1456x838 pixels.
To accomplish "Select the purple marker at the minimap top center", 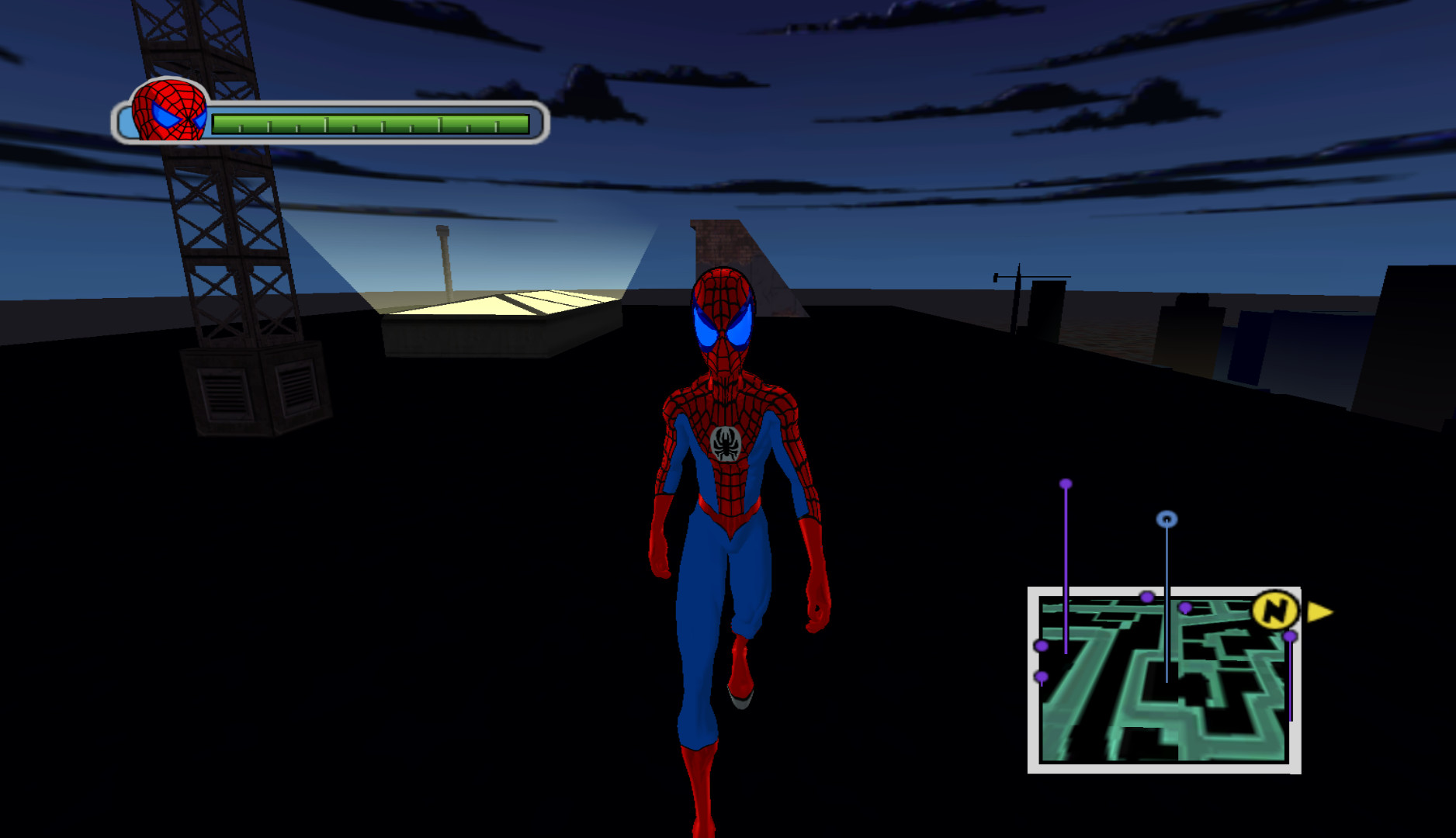I will (1147, 597).
